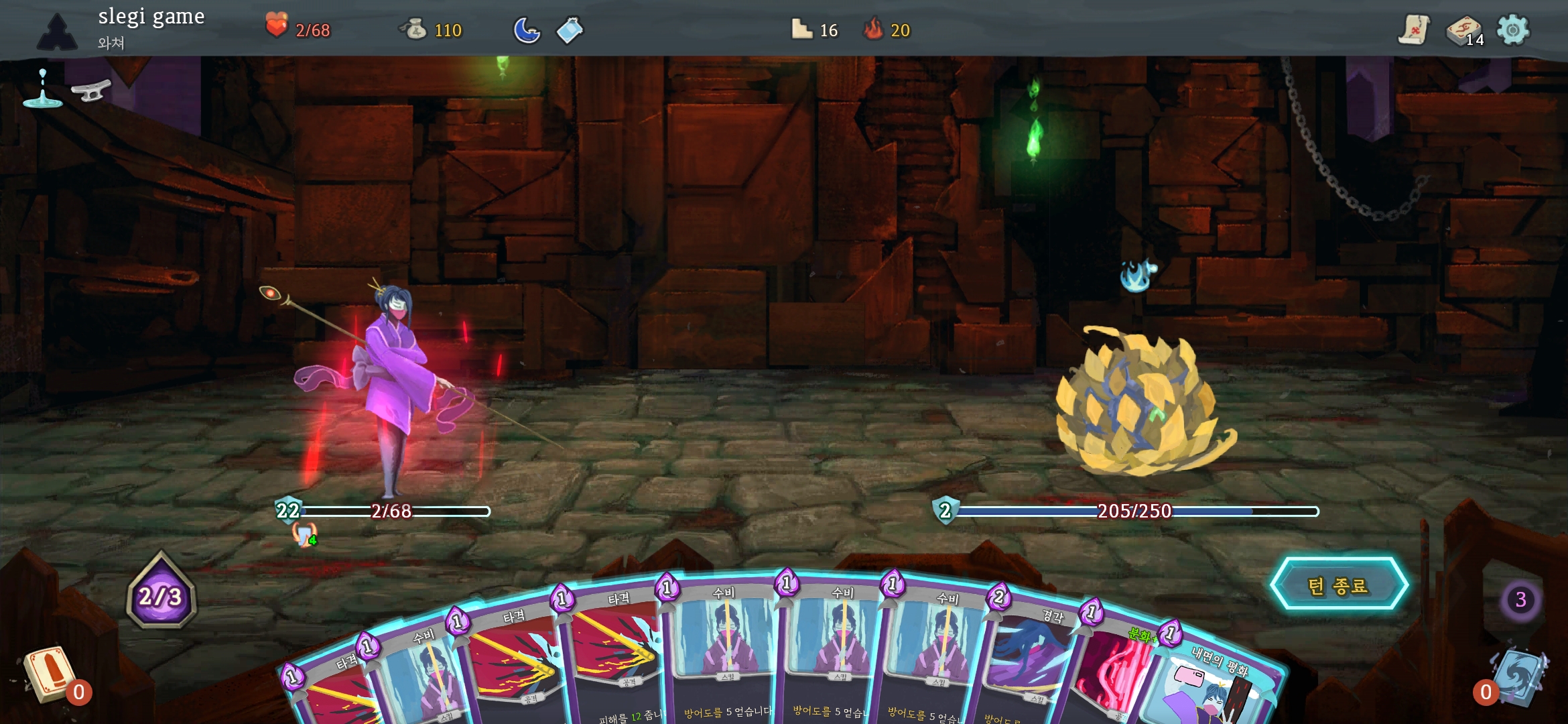
Task: Open the discard pile
Action: coord(1518,676)
